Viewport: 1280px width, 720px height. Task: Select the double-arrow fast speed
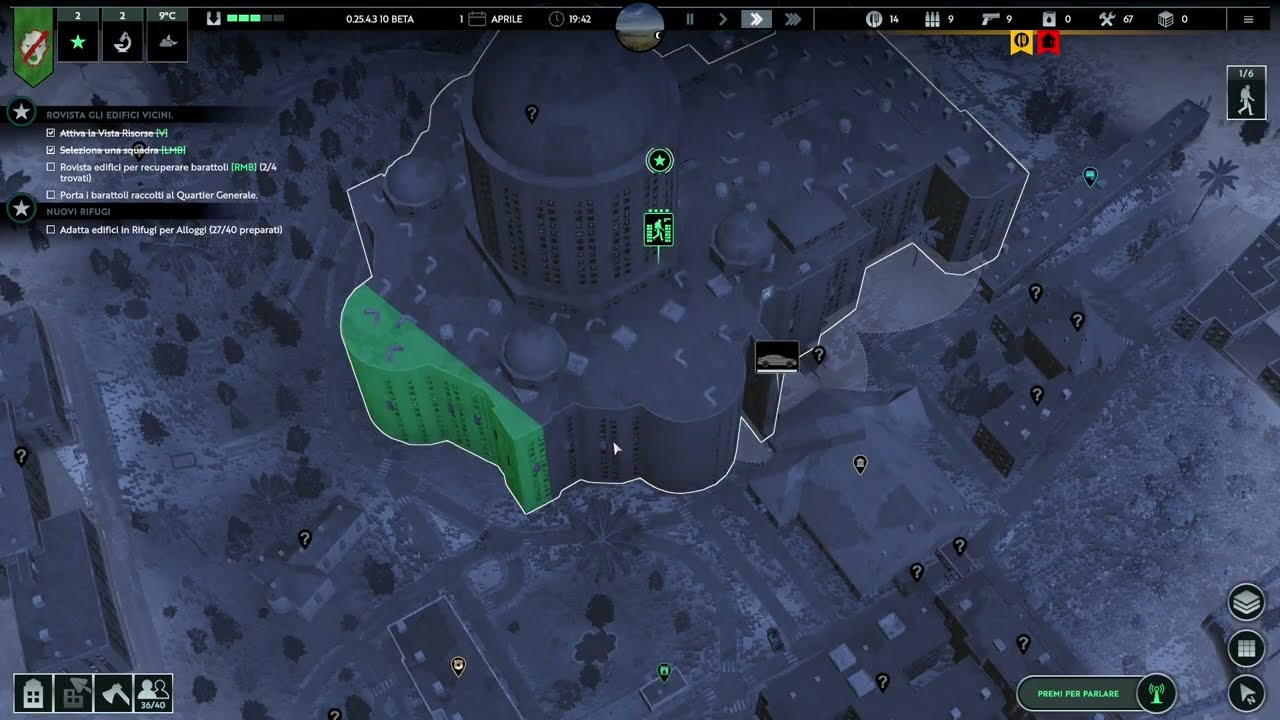point(757,19)
